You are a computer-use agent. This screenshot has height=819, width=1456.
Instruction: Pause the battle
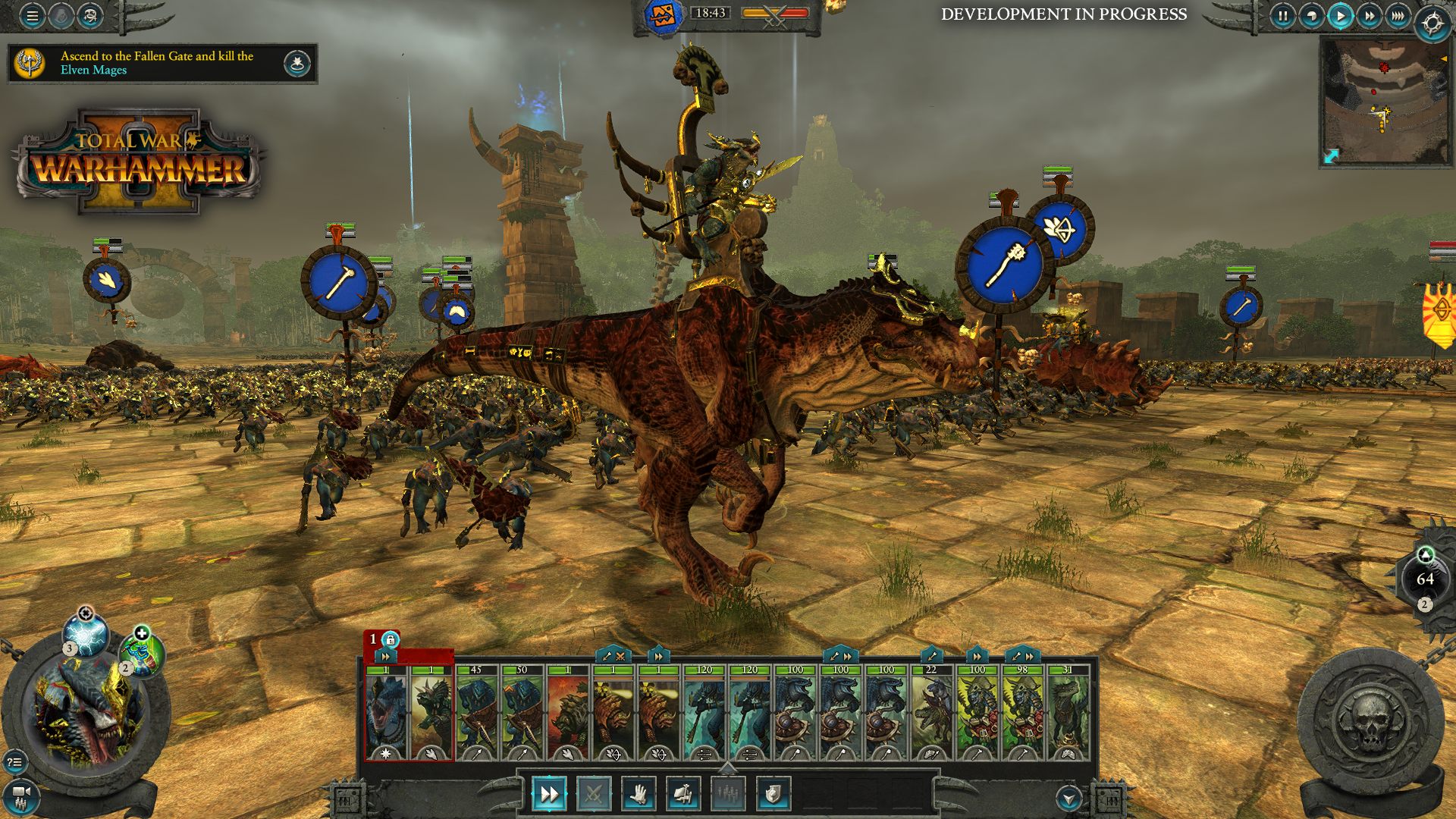(x=1282, y=17)
